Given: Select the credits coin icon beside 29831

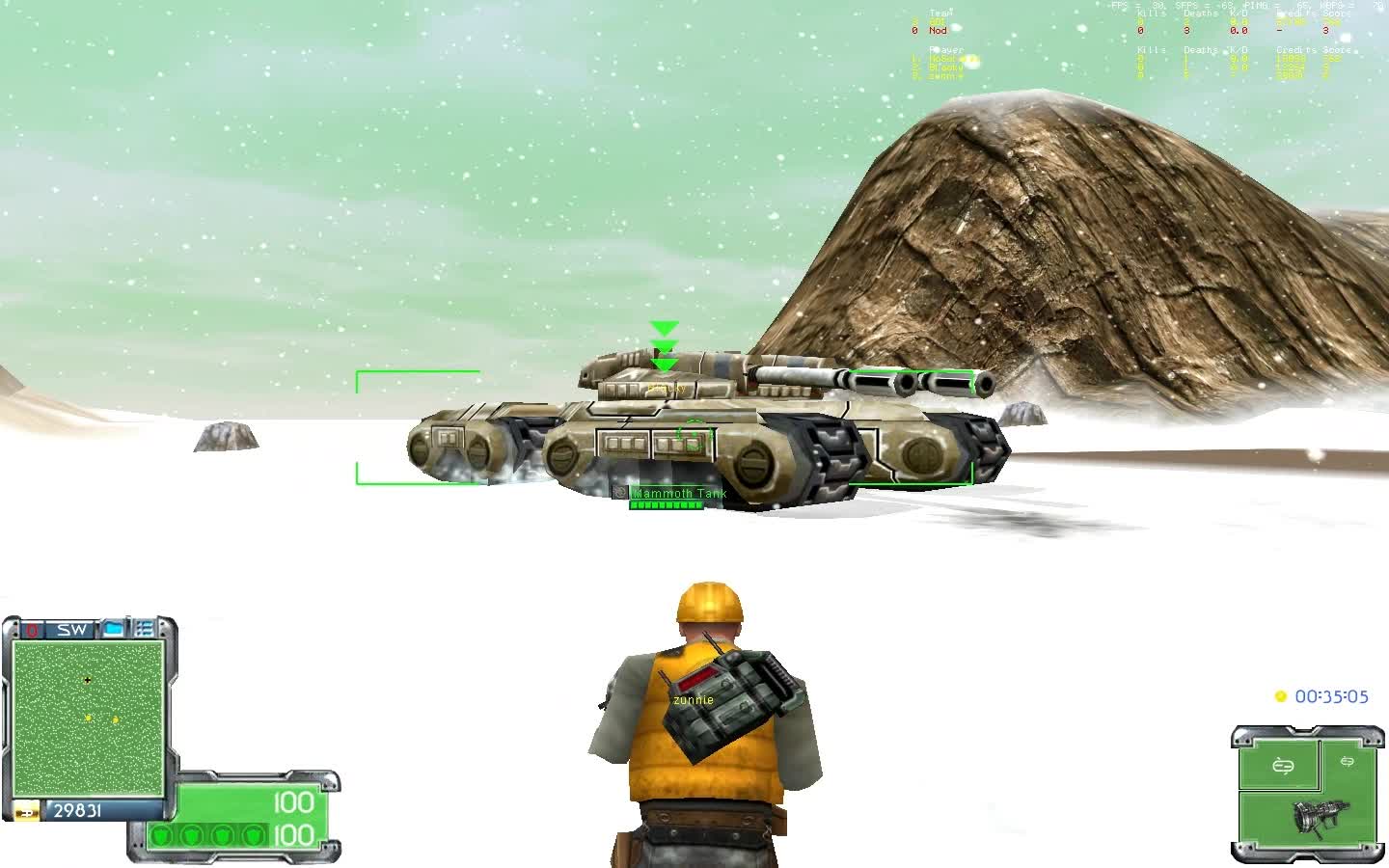Looking at the screenshot, I should 26,811.
